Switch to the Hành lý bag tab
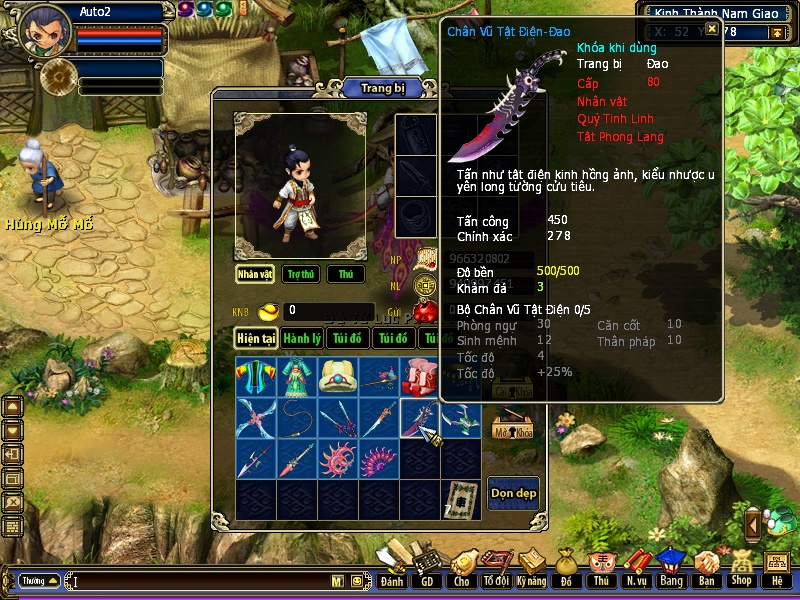The width and height of the screenshot is (800, 600). point(302,339)
